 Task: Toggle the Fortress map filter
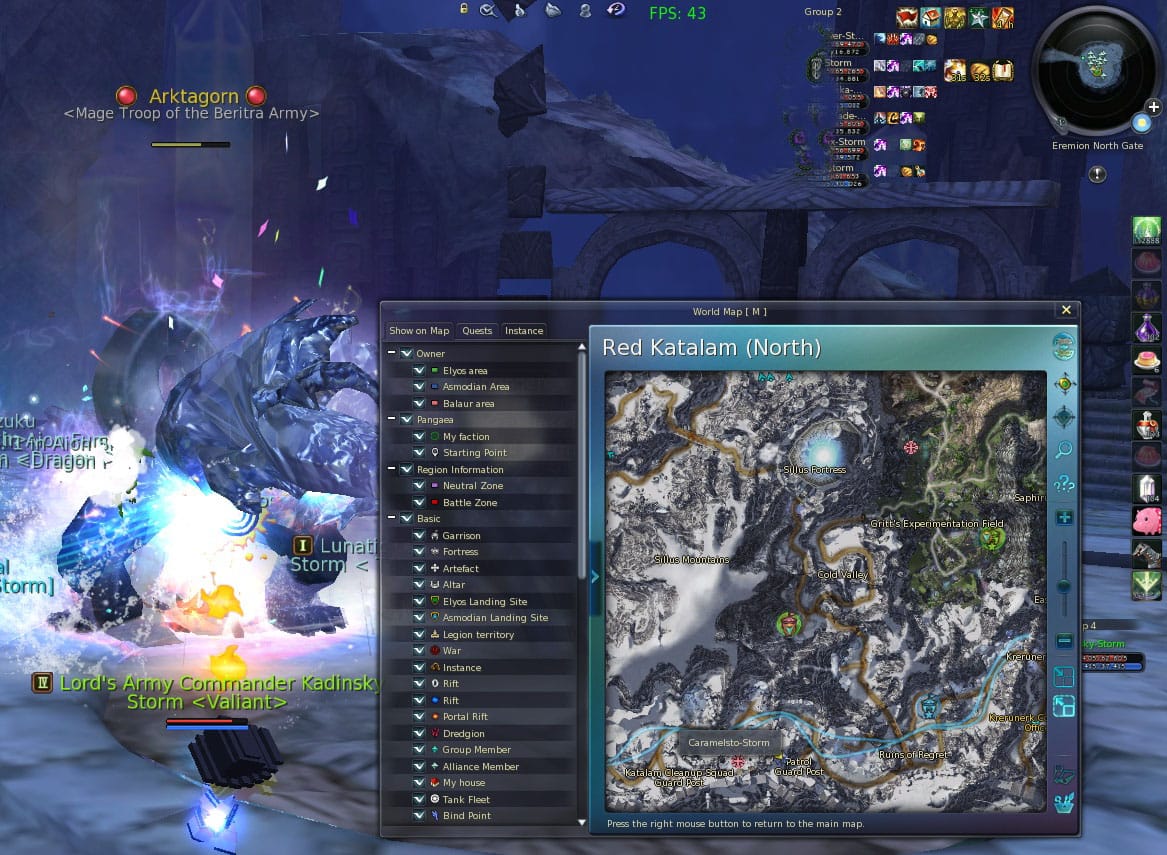tap(419, 552)
